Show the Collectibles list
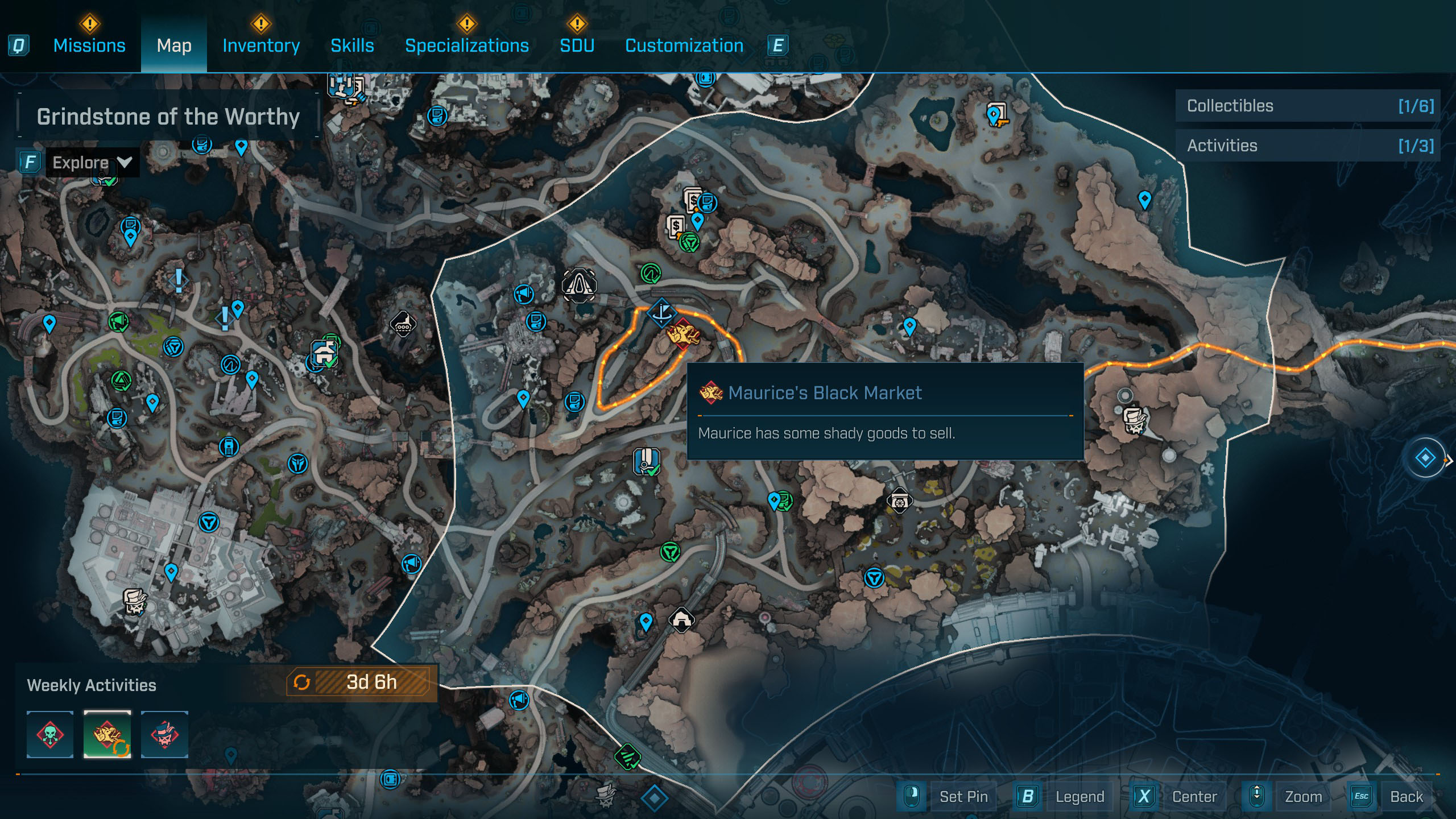The width and height of the screenshot is (1456, 819). [x=1308, y=106]
